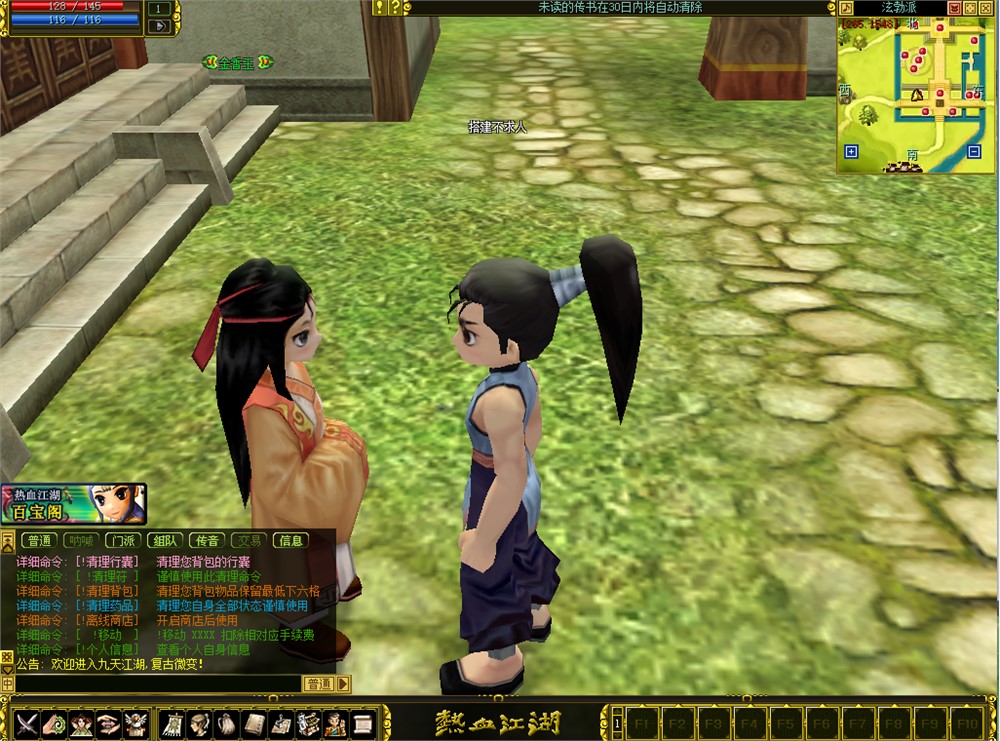The height and width of the screenshot is (741, 1000).
Task: Open the book icon in bottom toolbar
Action: [x=254, y=722]
